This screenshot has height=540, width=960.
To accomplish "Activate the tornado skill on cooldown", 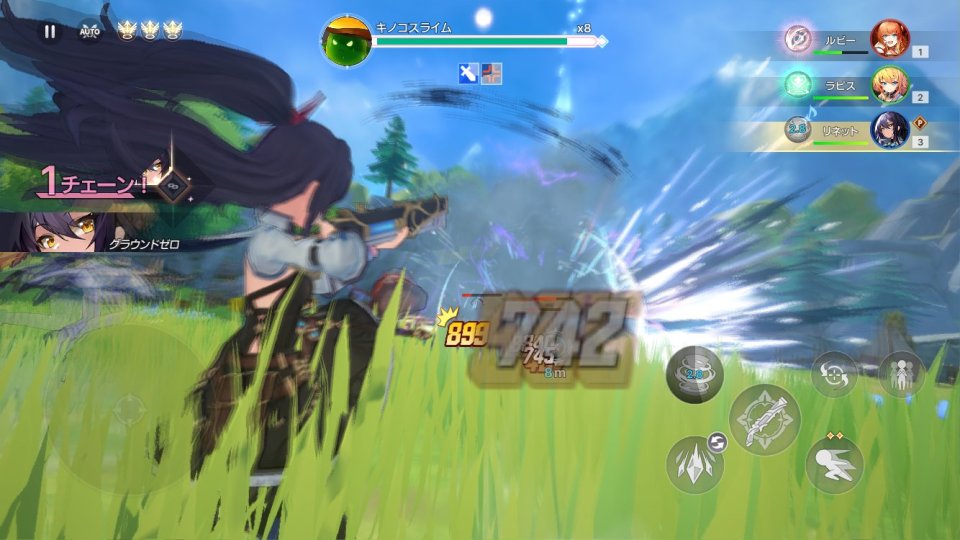I will (695, 375).
